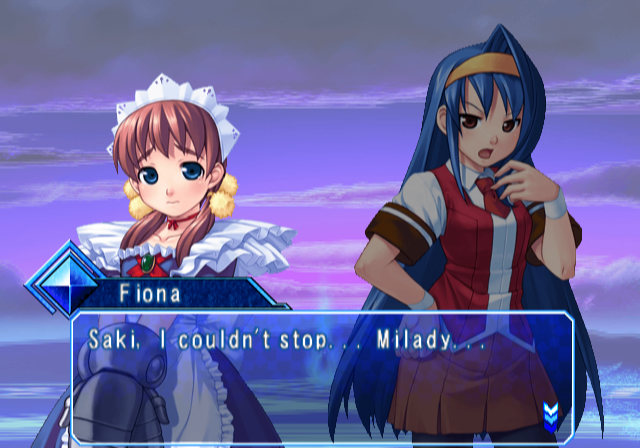Advance dialogue with the blue arrow indicator
The image size is (640, 448).
coord(550,413)
